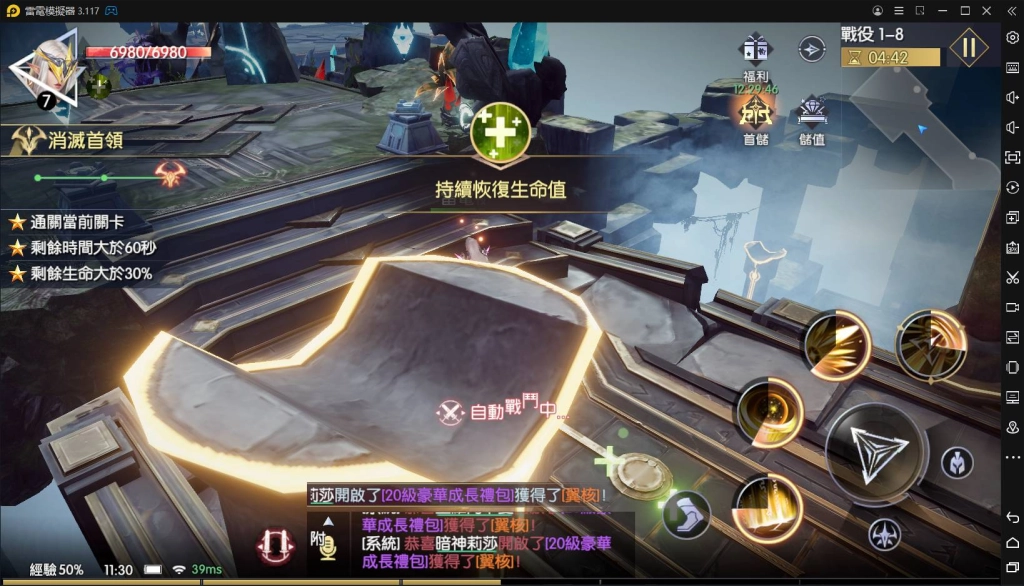
Task: Select the hero portrait avatar
Action: 46,69
